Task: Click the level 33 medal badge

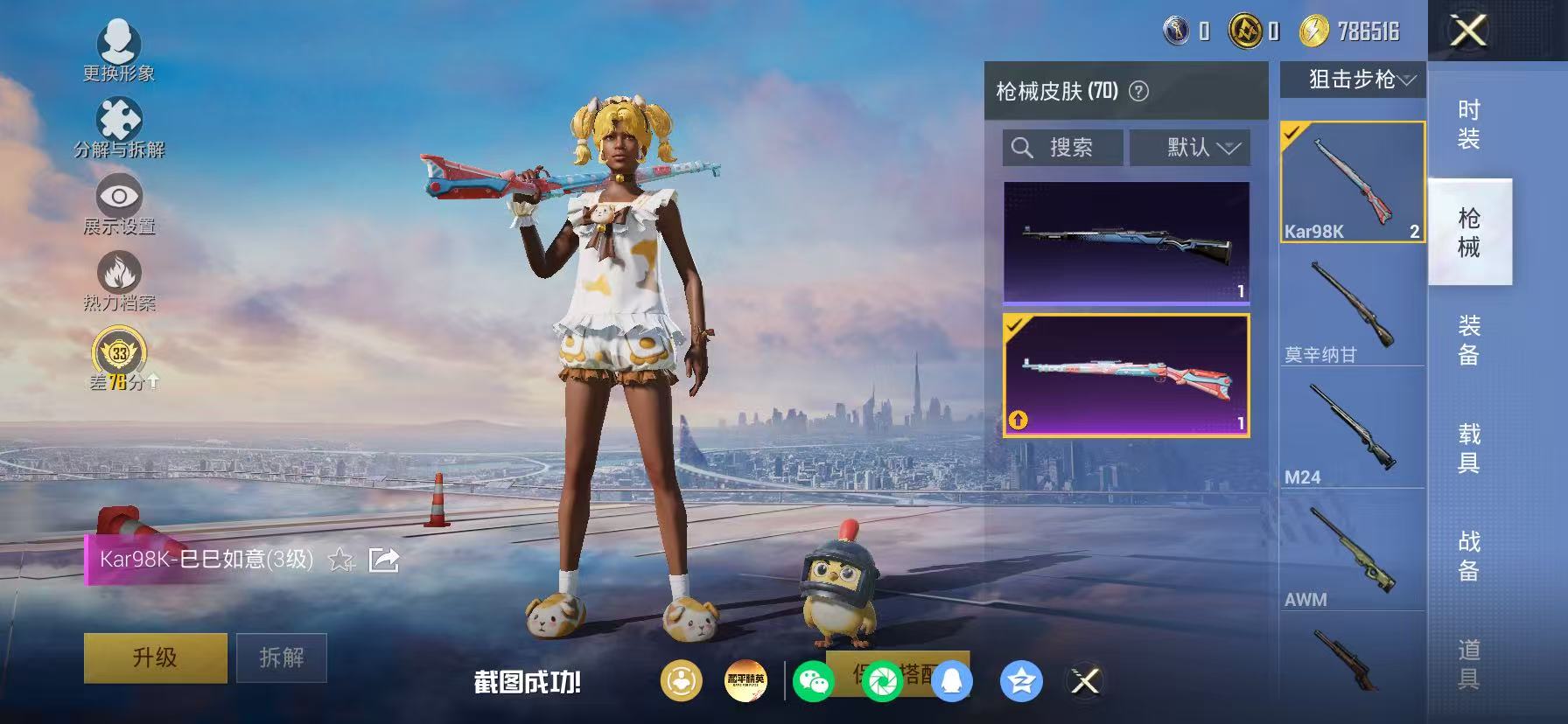Action: point(119,352)
